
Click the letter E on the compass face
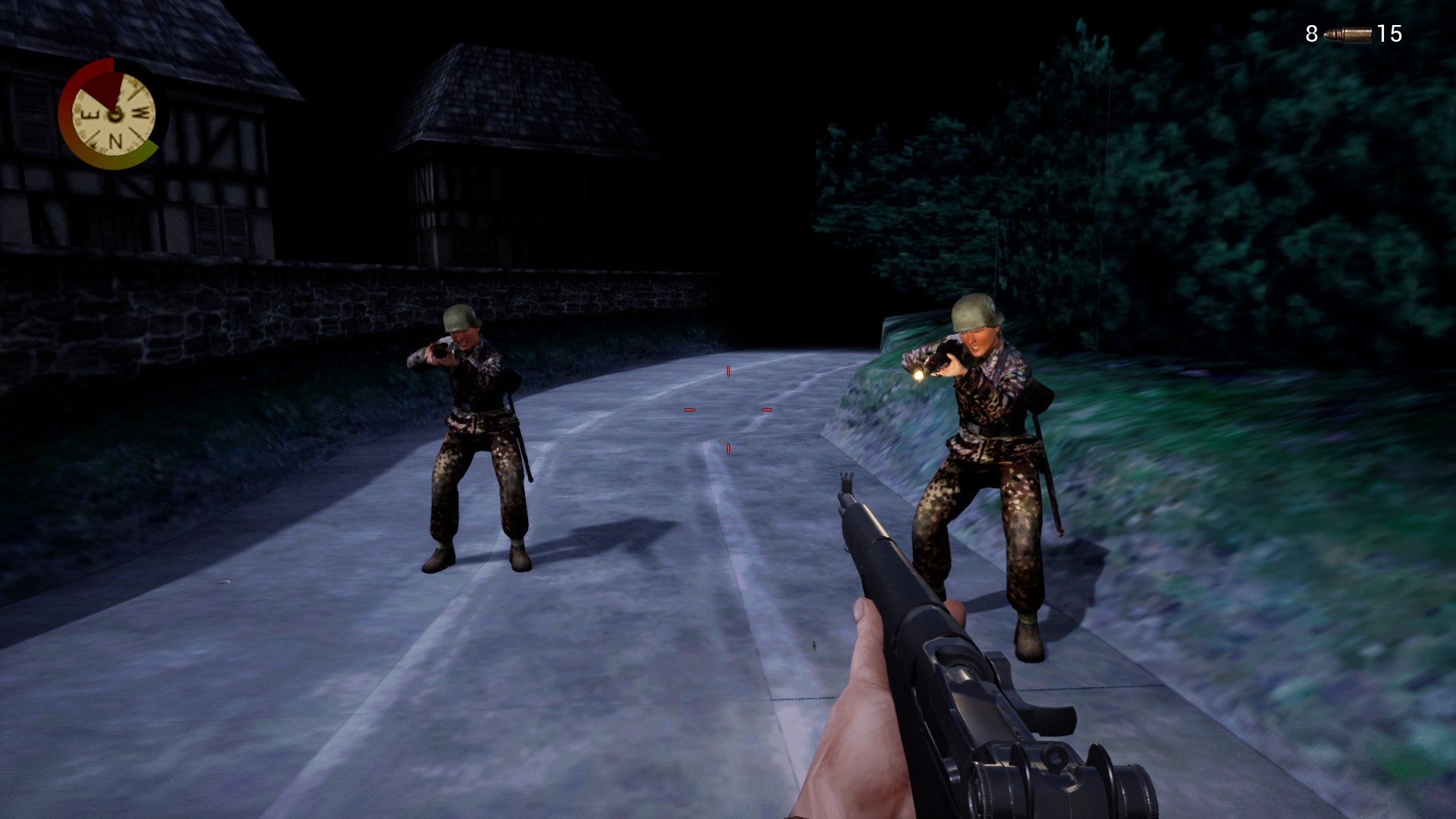coord(89,114)
